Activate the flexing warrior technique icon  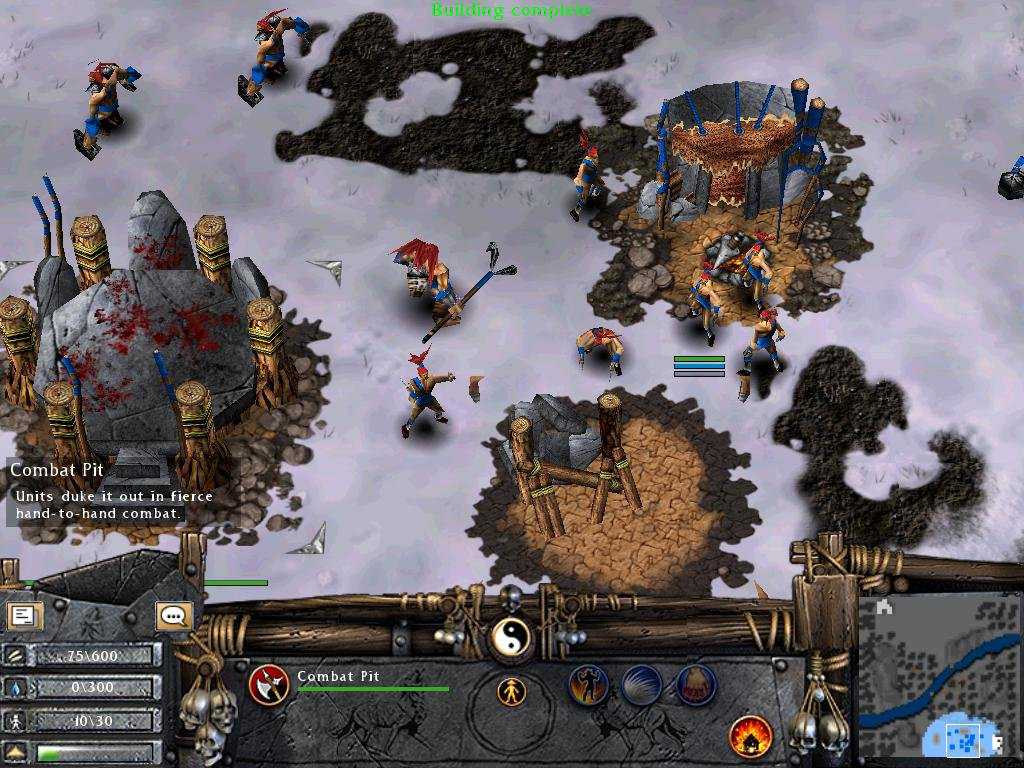588,686
